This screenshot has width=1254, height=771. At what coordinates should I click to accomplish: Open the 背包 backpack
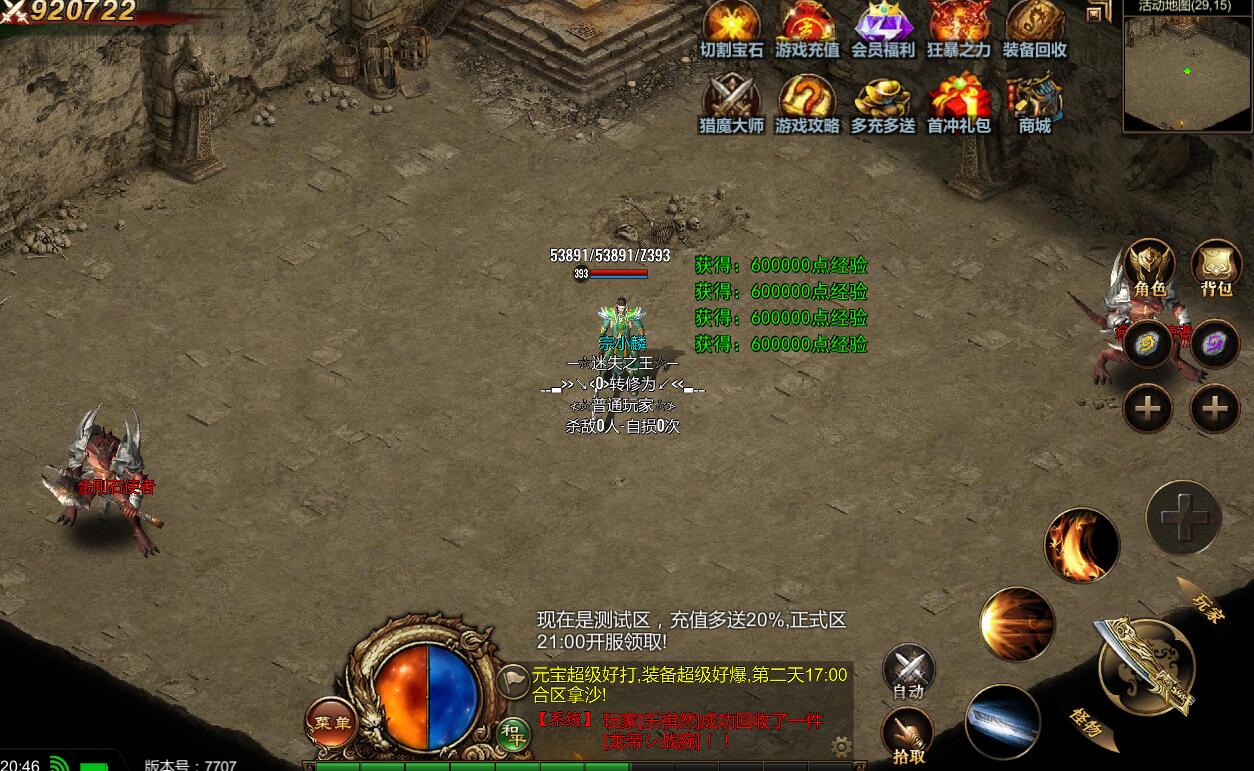[1216, 267]
